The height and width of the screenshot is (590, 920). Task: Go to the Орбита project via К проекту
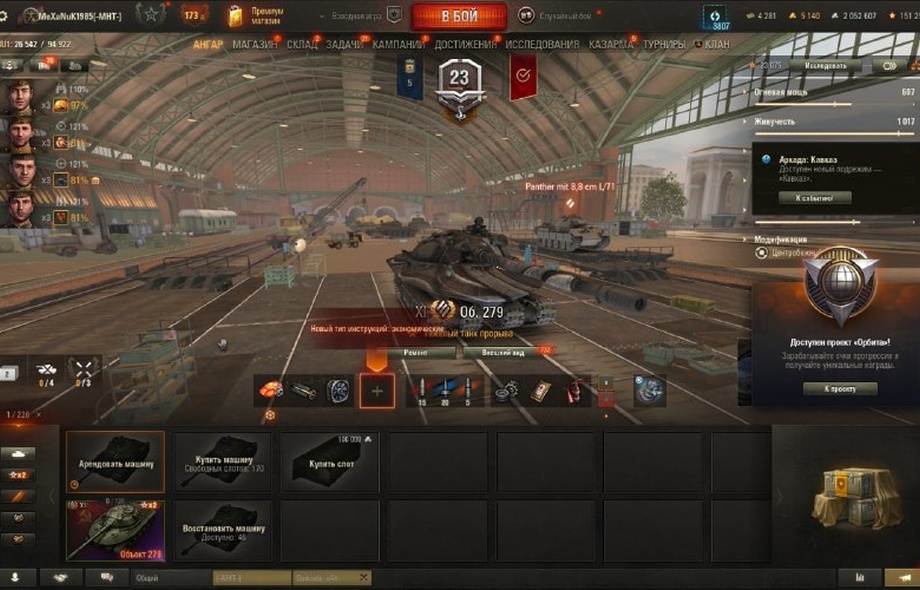[840, 388]
